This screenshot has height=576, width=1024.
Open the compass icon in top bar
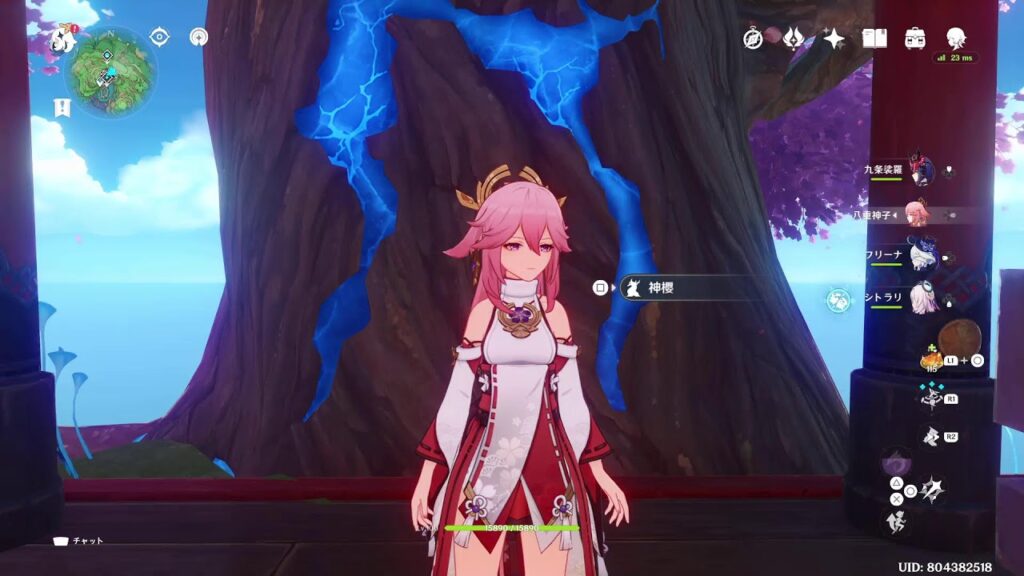[753, 38]
